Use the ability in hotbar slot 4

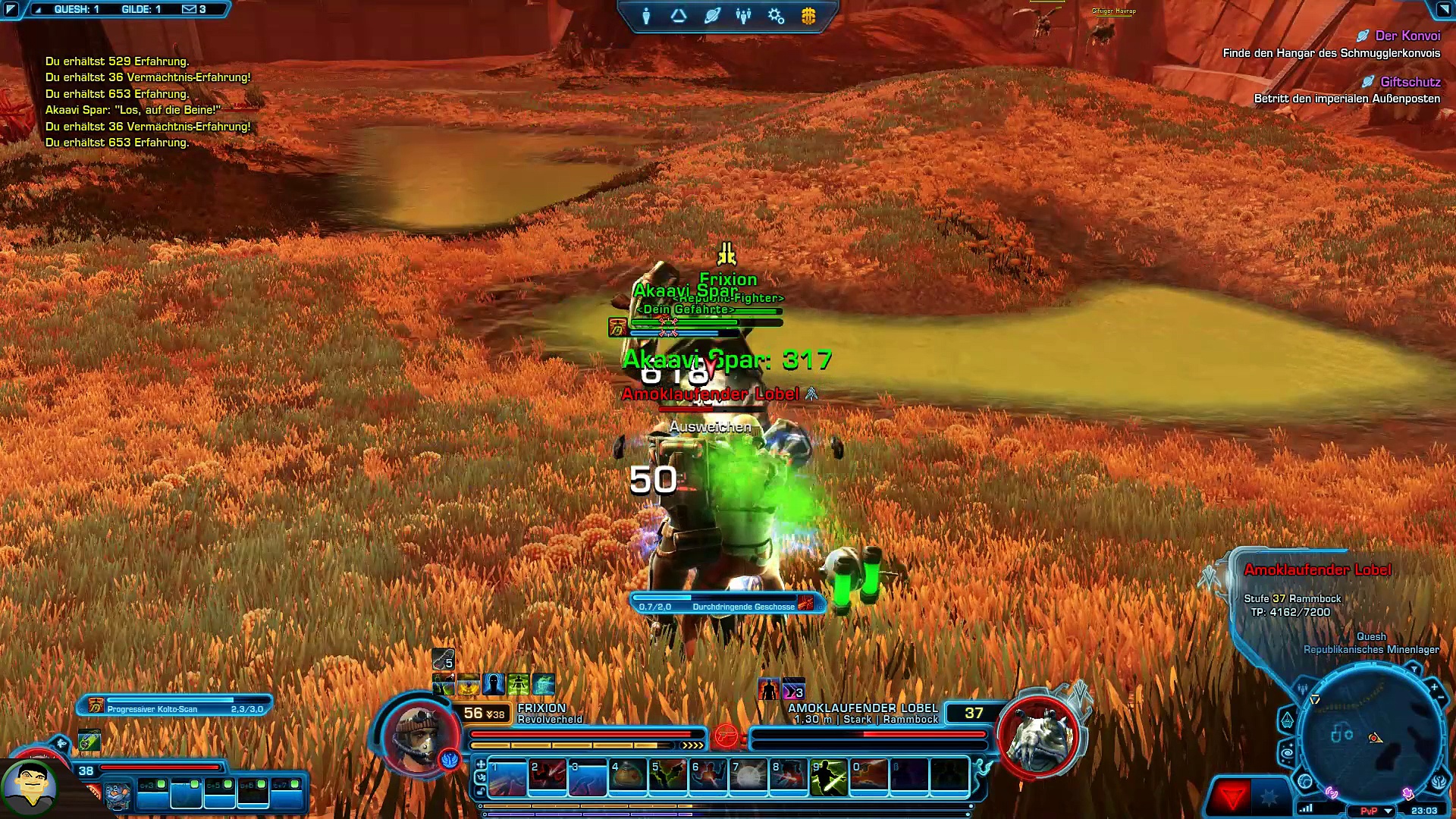tap(628, 778)
